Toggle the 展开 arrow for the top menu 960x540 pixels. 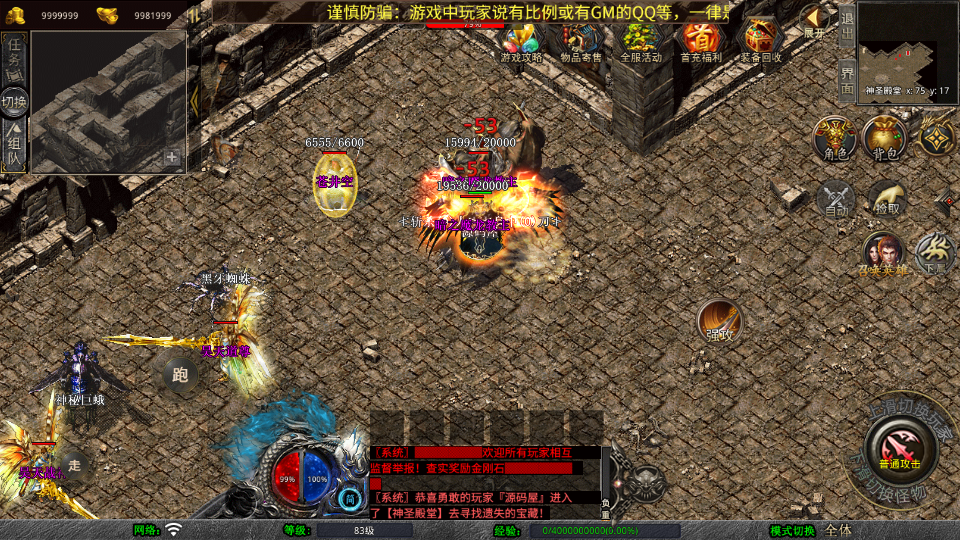coord(815,22)
